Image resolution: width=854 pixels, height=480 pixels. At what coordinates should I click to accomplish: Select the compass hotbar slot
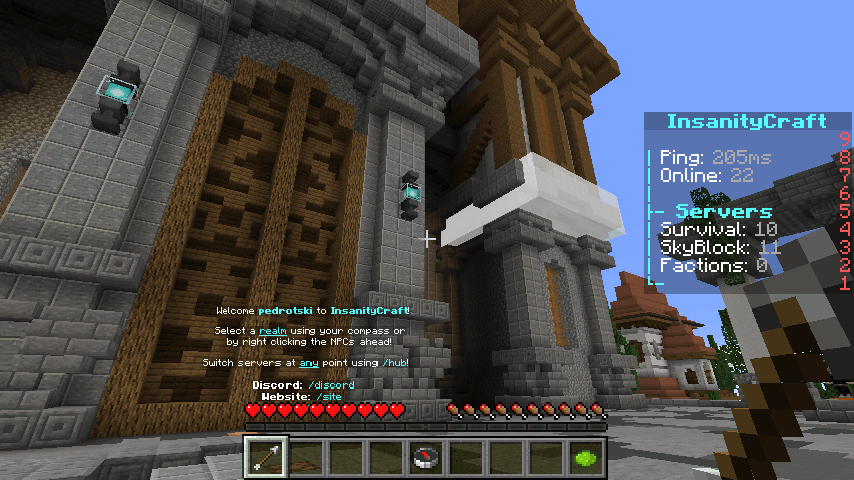[x=427, y=457]
